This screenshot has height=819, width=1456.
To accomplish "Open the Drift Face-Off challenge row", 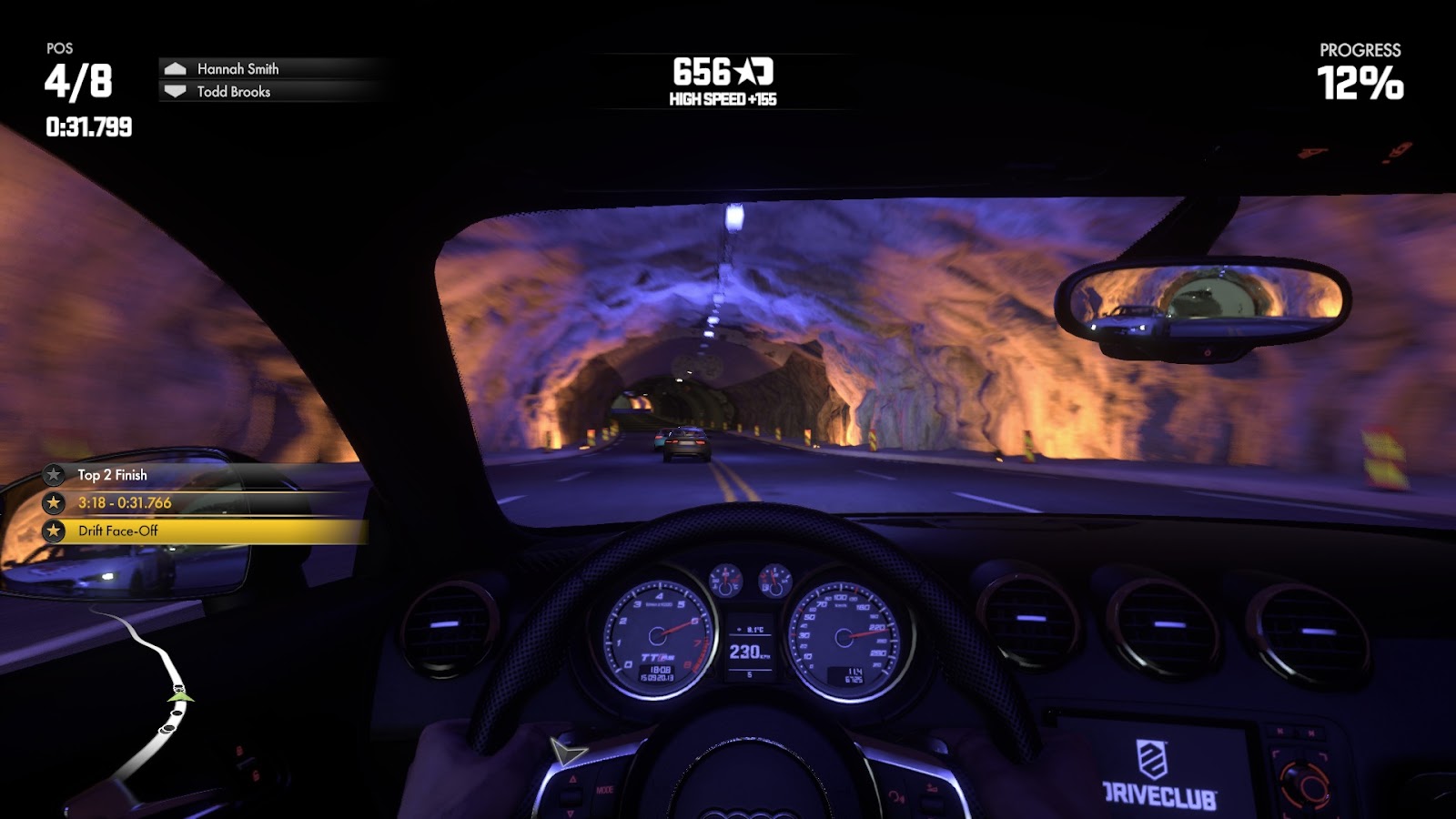I will 118,531.
